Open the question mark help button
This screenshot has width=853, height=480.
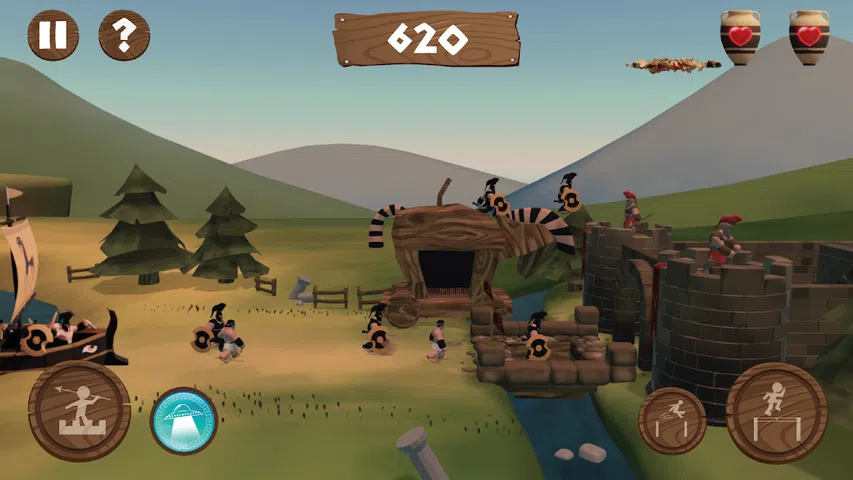pyautogui.click(x=124, y=36)
